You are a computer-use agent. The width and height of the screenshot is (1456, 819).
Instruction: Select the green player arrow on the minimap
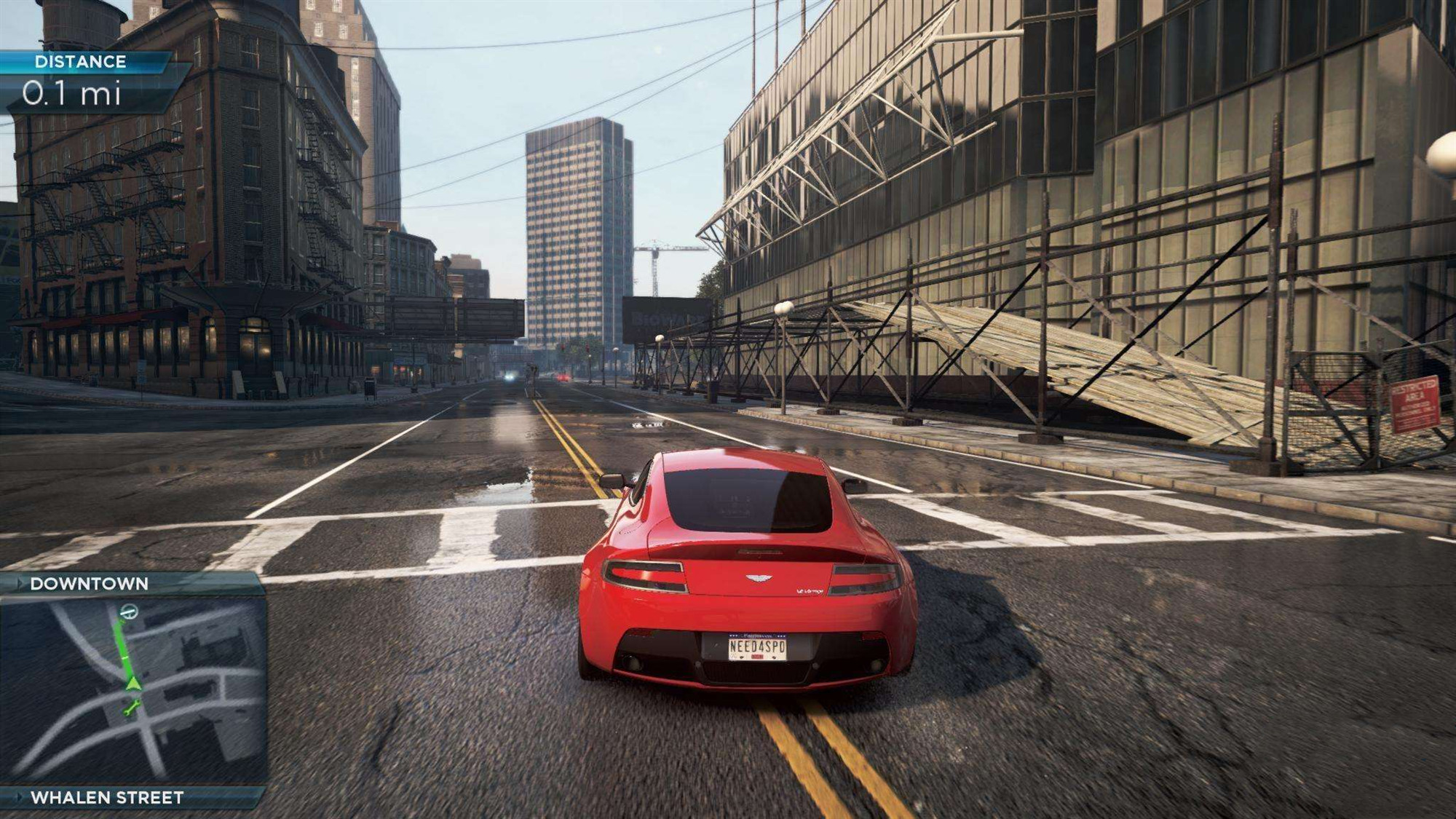[134, 684]
